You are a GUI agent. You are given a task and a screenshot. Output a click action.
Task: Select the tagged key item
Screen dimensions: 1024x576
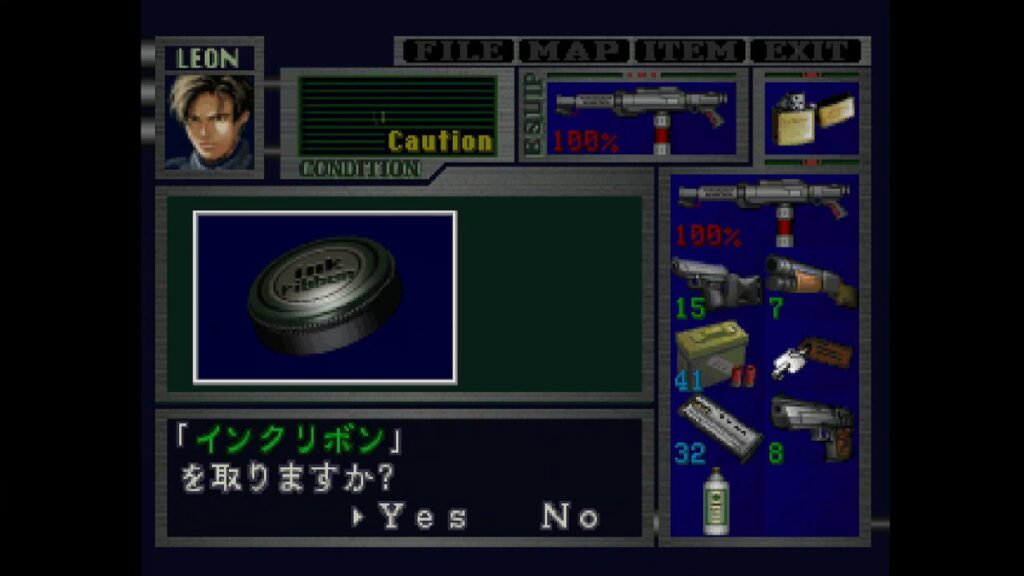tap(810, 356)
